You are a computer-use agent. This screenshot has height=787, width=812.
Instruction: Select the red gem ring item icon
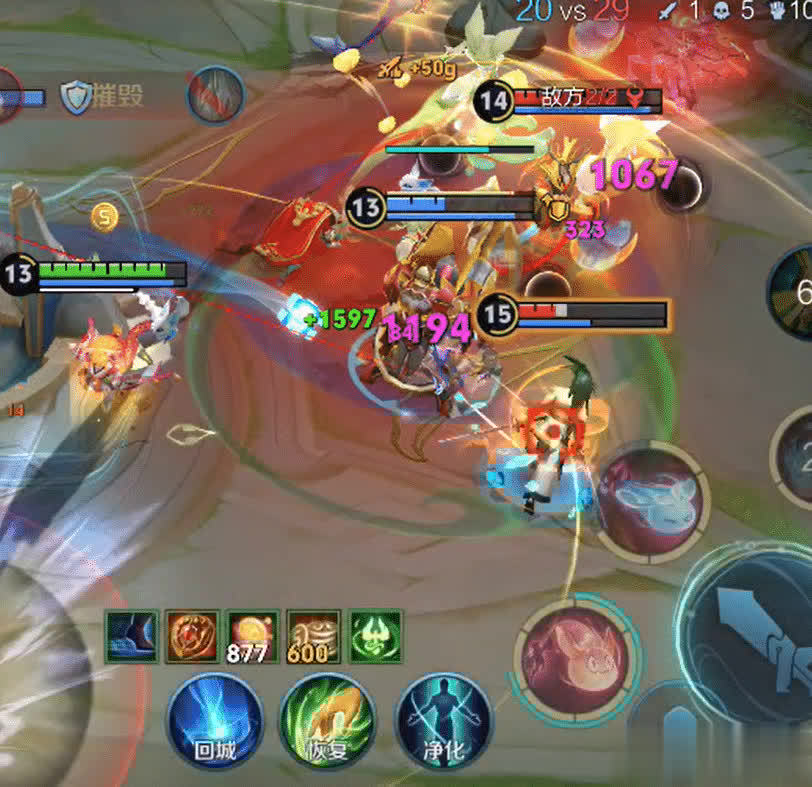(x=193, y=636)
